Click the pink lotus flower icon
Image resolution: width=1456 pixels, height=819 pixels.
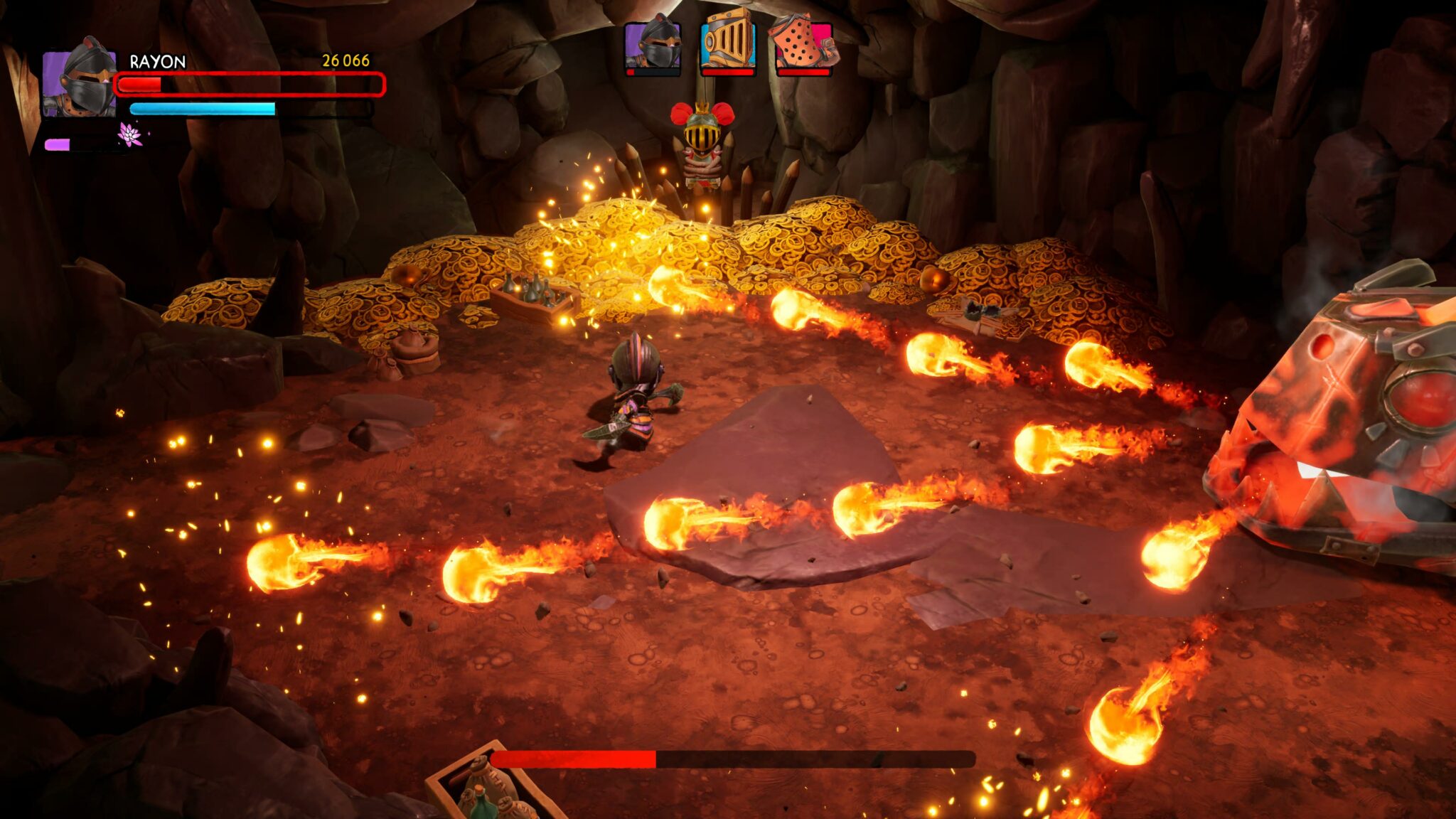click(130, 134)
